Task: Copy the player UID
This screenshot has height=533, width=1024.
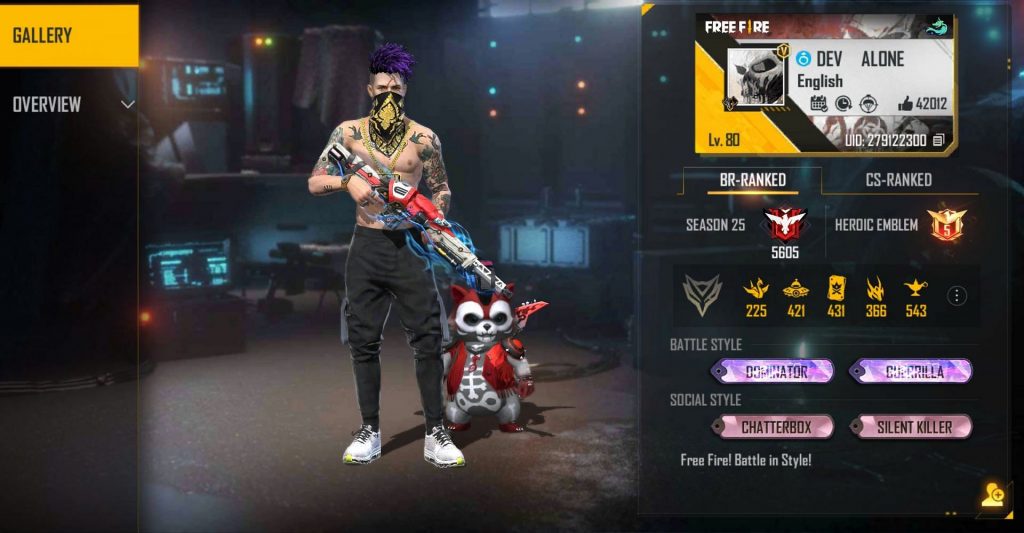Action: [938, 141]
